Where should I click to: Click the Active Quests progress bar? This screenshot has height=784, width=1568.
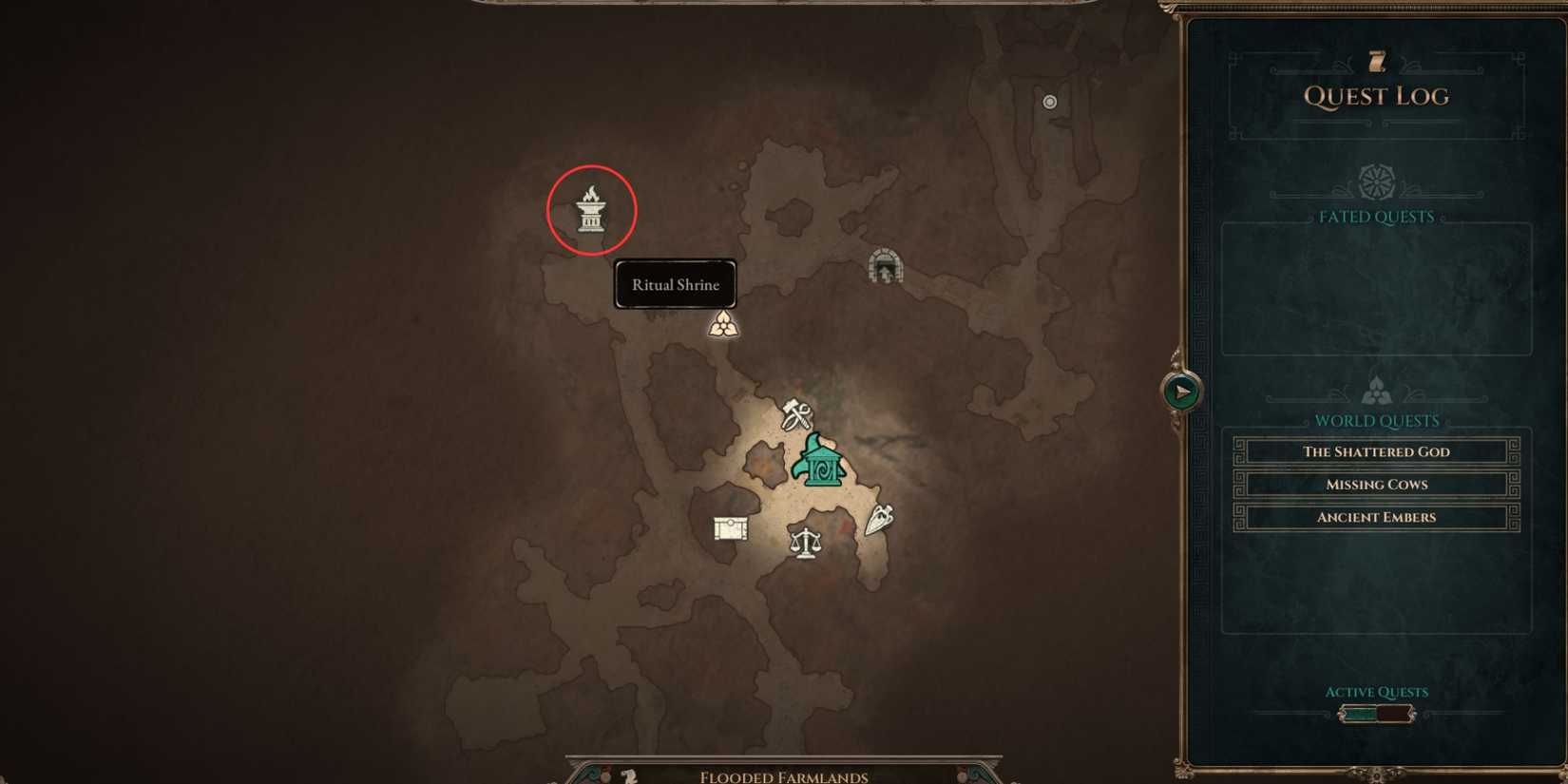tap(1376, 712)
